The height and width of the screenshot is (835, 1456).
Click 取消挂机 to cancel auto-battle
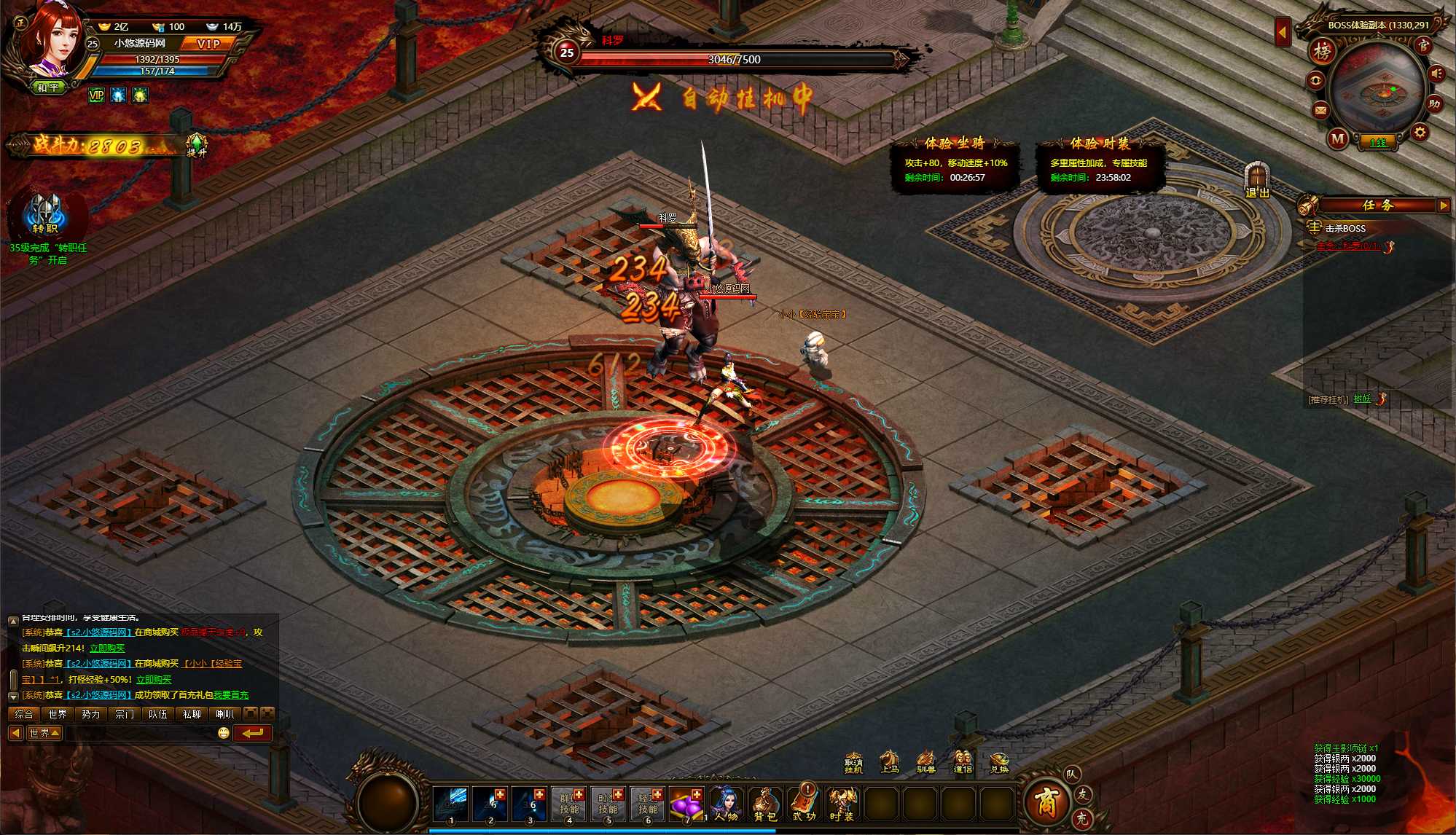point(853,763)
